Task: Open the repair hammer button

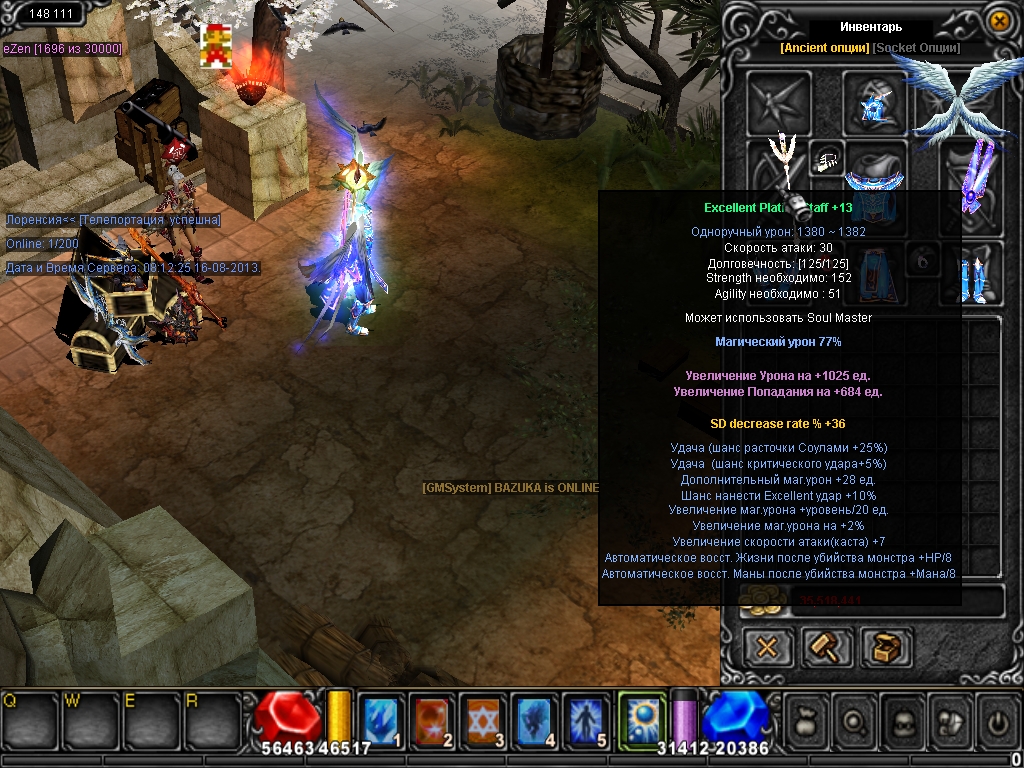Action: coord(826,646)
